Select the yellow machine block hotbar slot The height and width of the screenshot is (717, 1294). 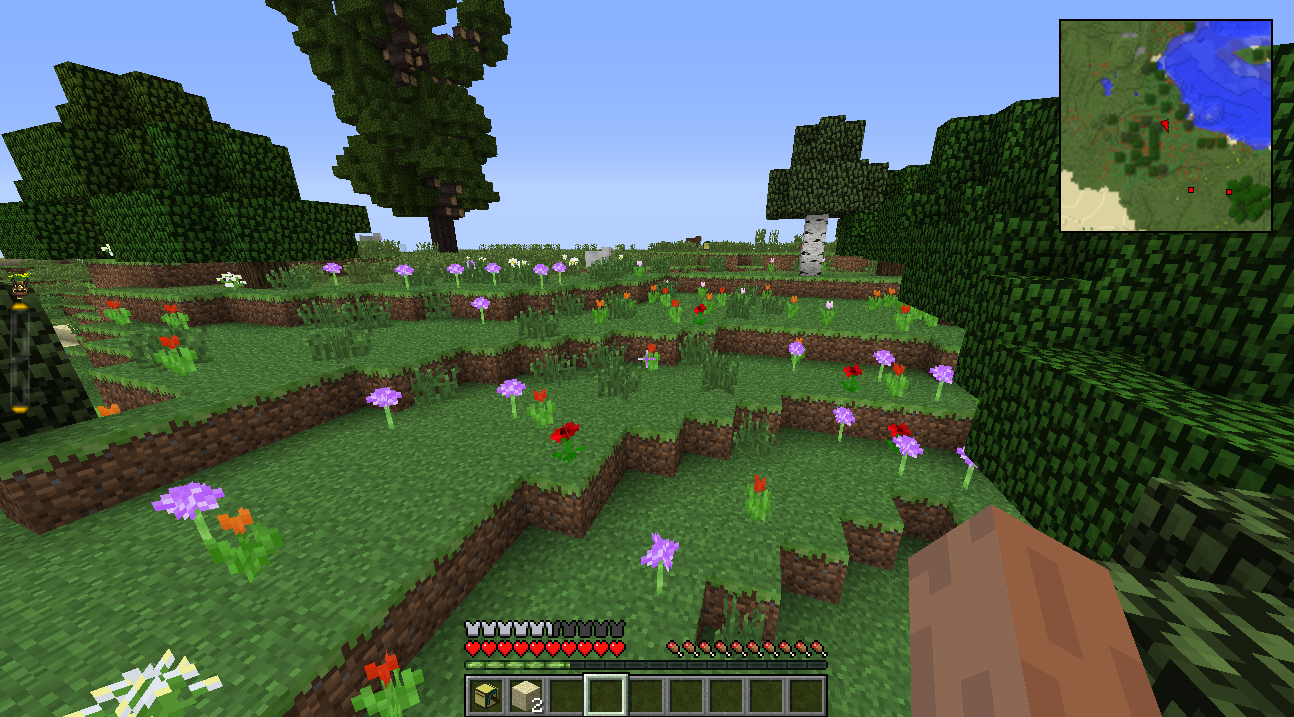(x=486, y=695)
